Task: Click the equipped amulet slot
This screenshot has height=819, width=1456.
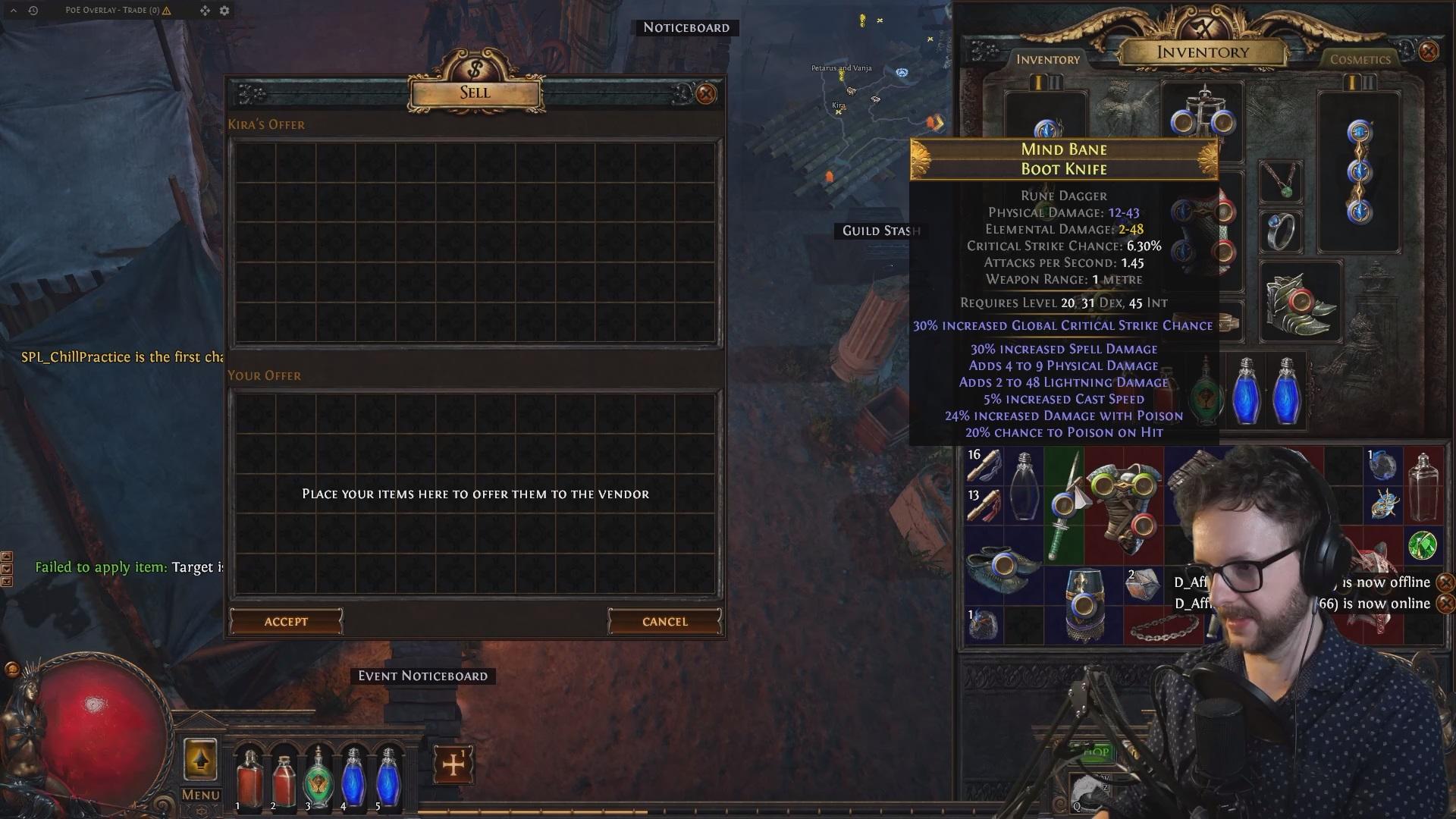Action: [x=1281, y=181]
